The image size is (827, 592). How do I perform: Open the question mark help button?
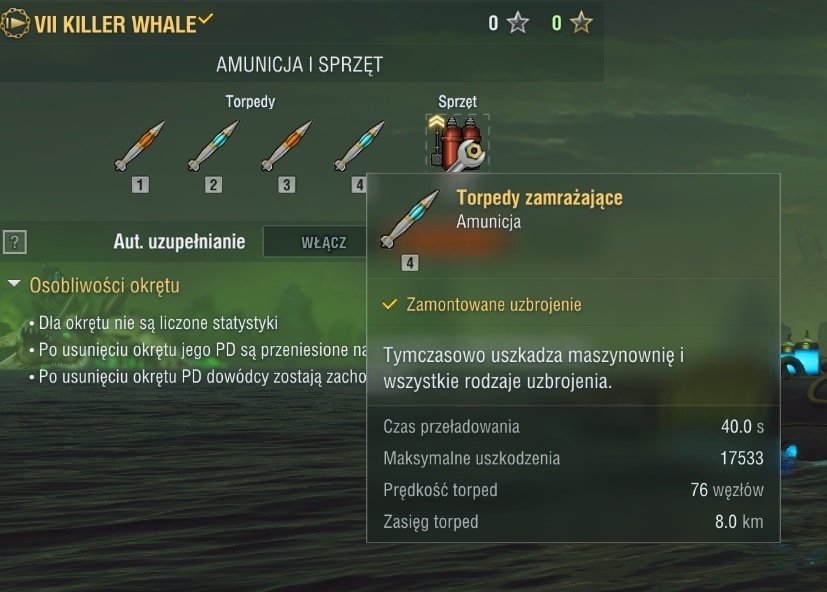point(15,242)
